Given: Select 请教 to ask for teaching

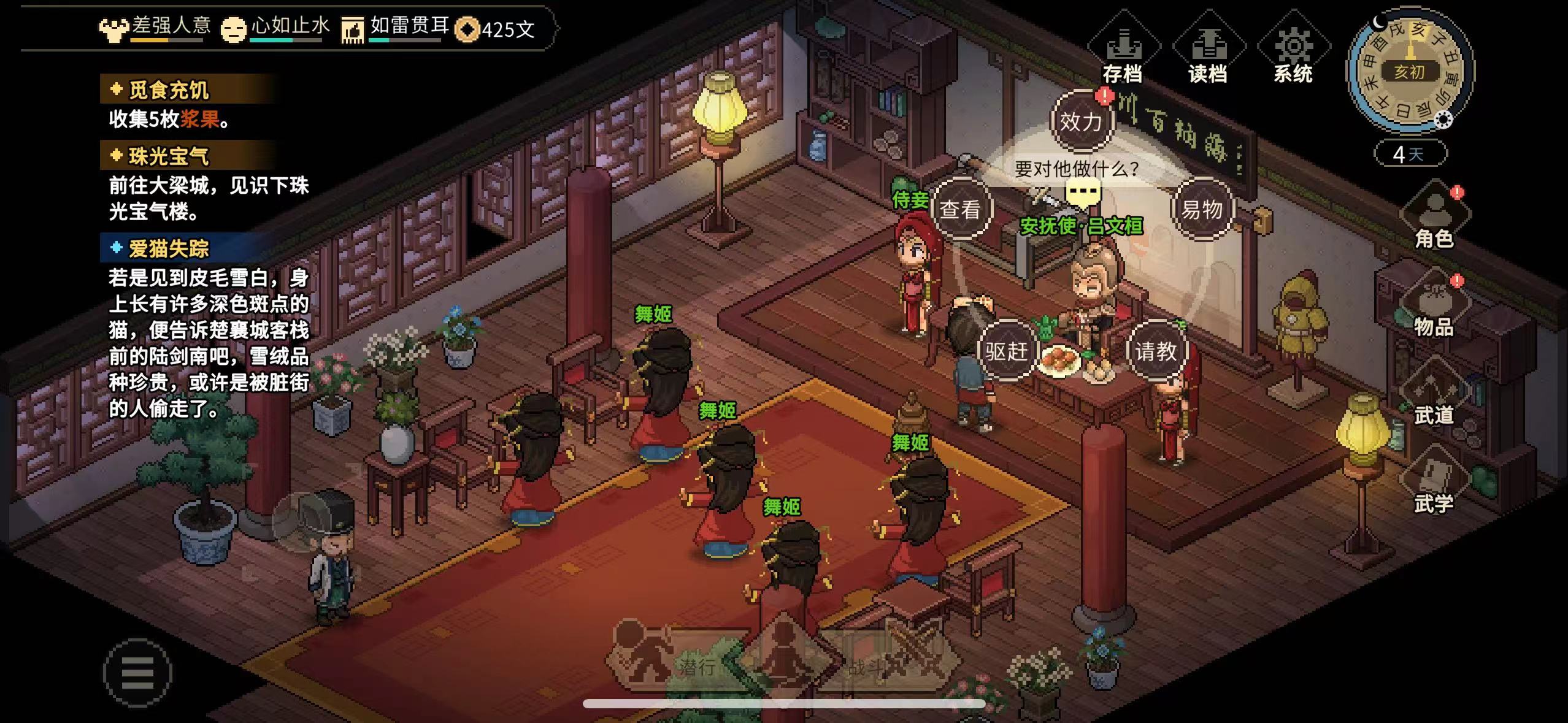Looking at the screenshot, I should 1156,351.
